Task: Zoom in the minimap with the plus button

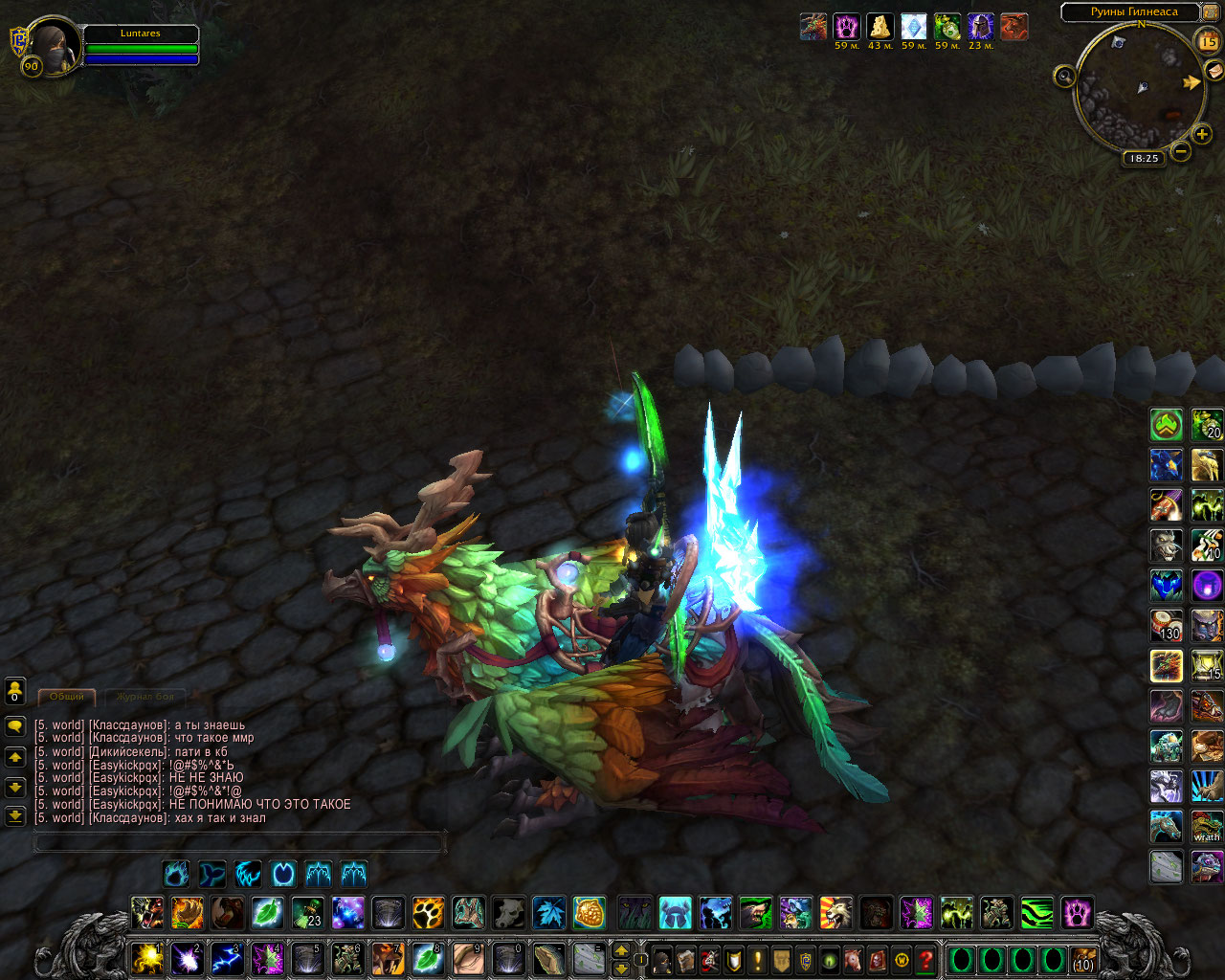Action: [x=1202, y=135]
